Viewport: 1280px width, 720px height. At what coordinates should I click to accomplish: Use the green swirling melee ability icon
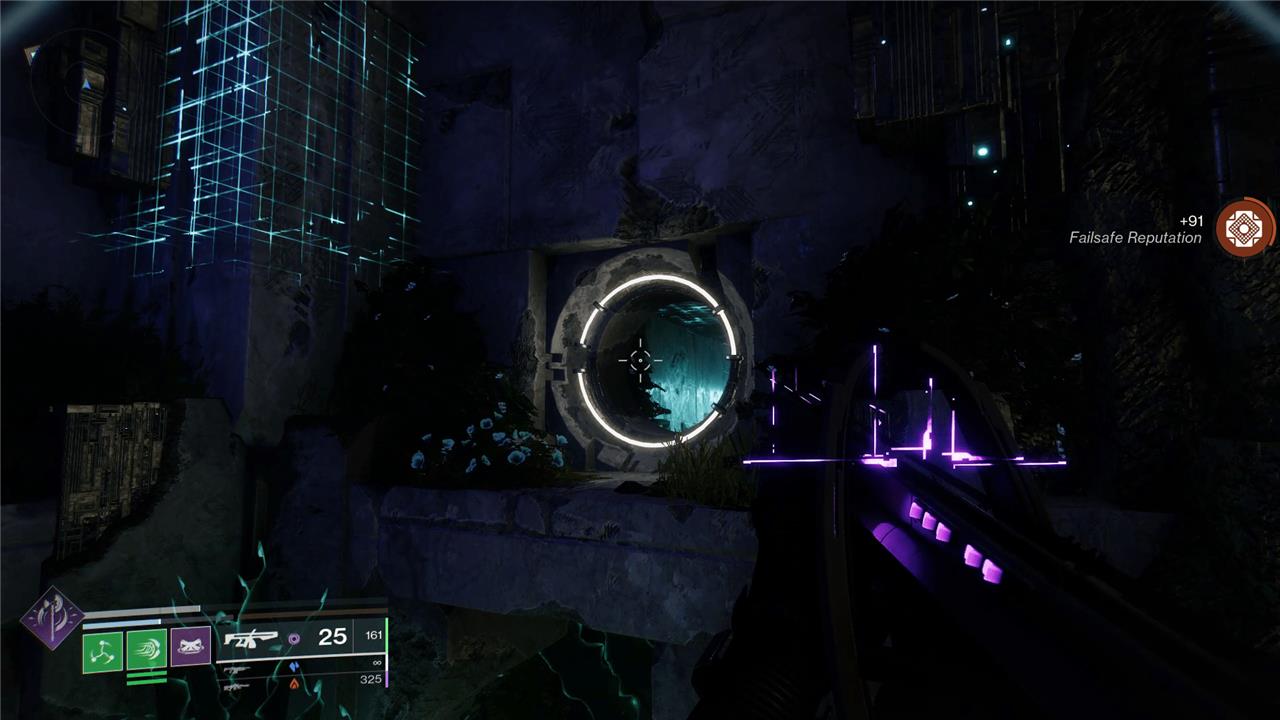(146, 651)
